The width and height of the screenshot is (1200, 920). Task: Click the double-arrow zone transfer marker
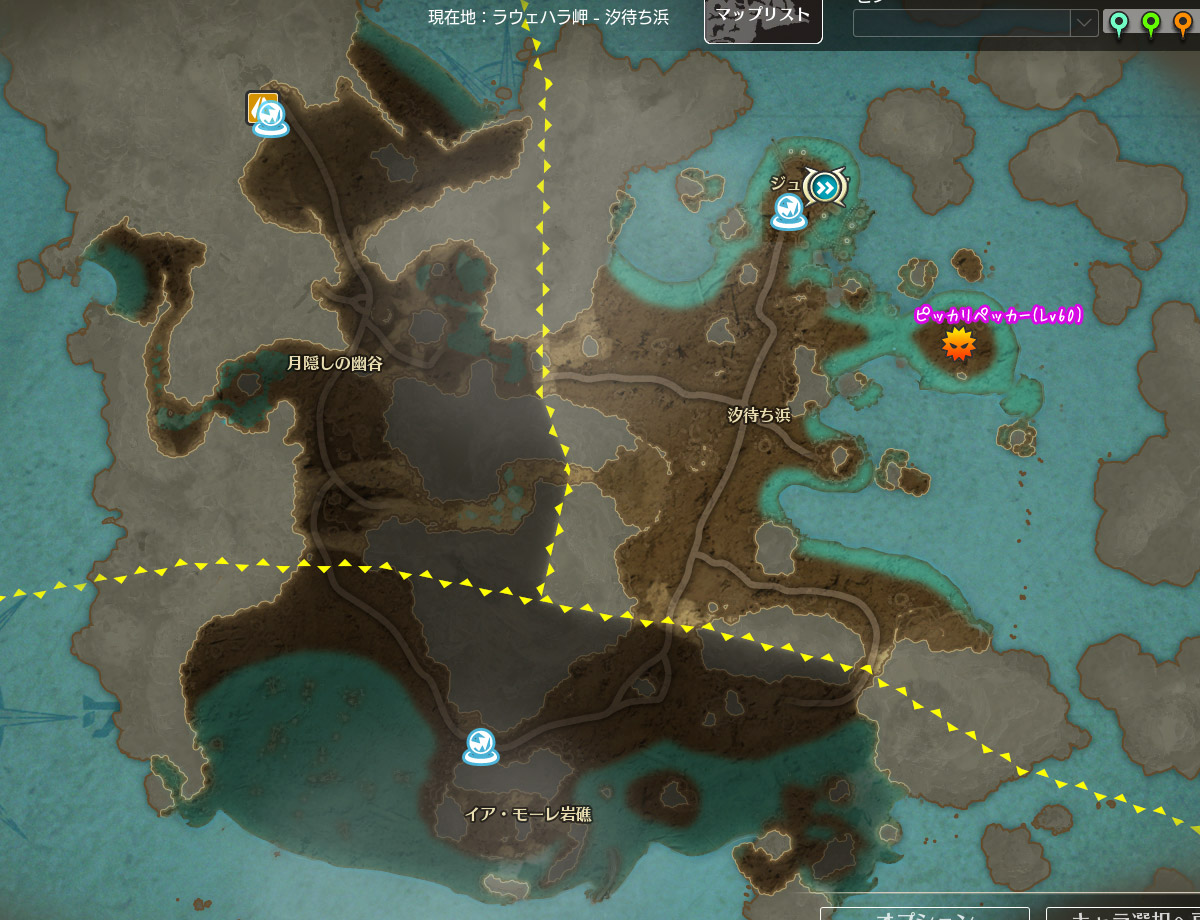(x=825, y=186)
